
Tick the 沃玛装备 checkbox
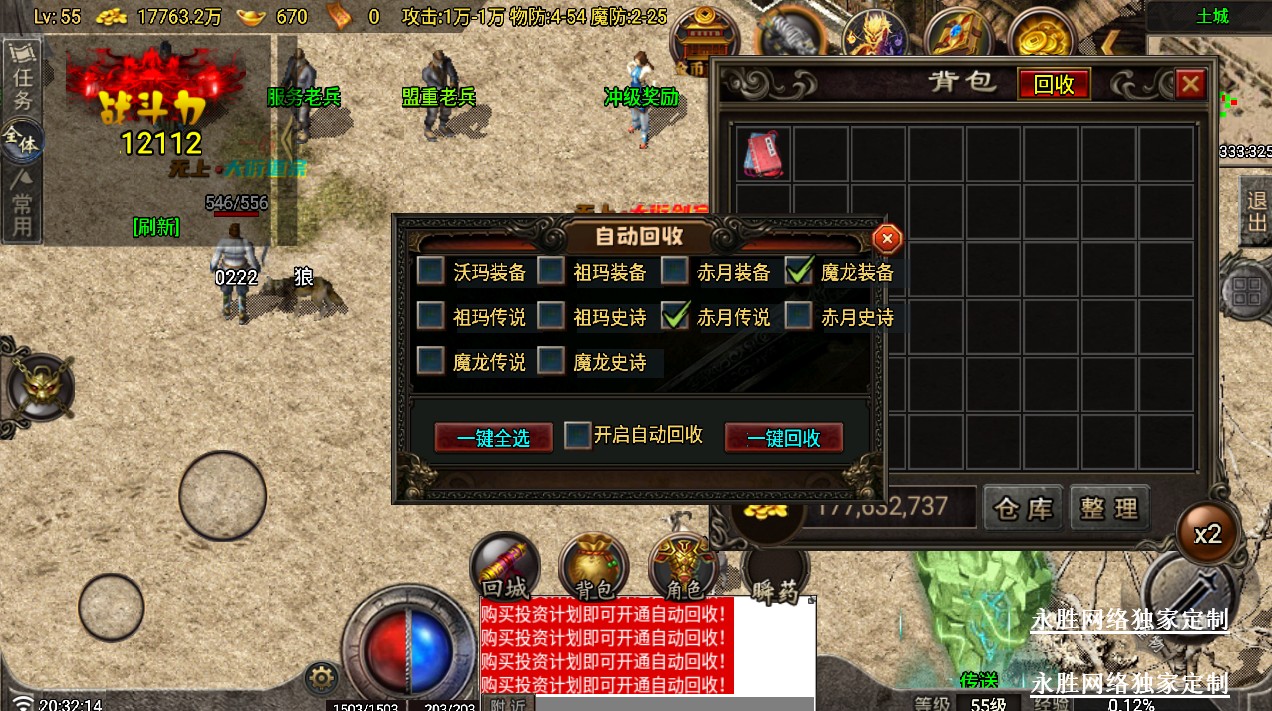pyautogui.click(x=431, y=271)
